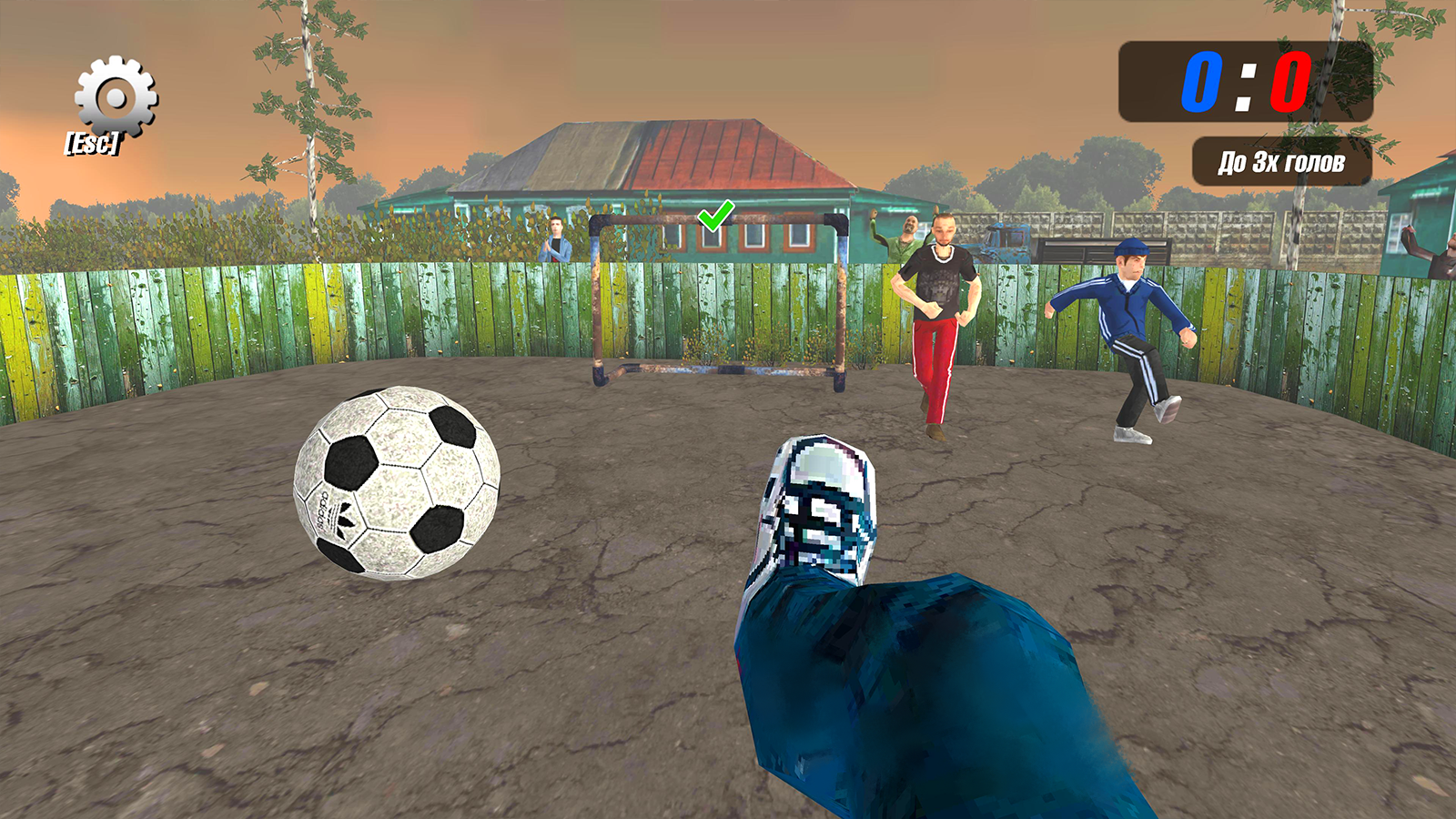Select the scoreboard colon separator

[1245, 86]
